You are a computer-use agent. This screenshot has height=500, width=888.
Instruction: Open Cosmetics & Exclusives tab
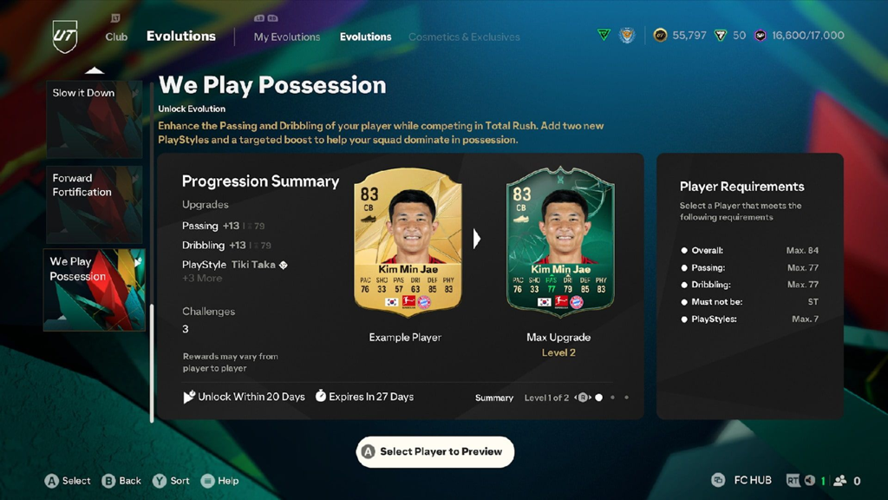pos(463,37)
